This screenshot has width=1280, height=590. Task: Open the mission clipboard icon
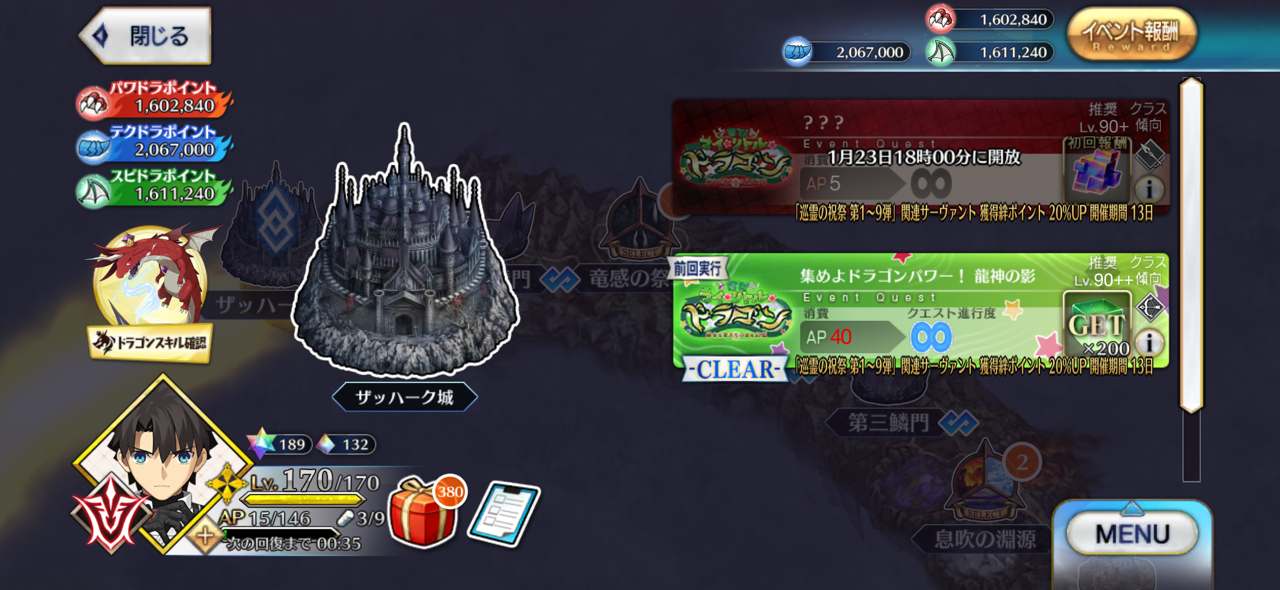coord(503,515)
